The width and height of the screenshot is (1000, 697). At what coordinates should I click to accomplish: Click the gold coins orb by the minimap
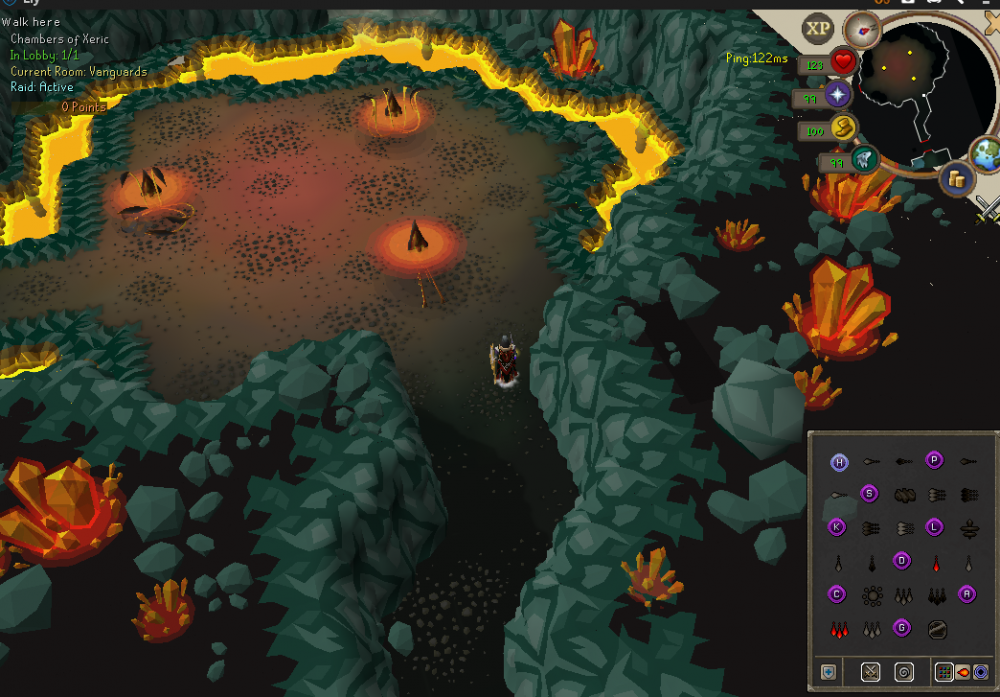956,179
